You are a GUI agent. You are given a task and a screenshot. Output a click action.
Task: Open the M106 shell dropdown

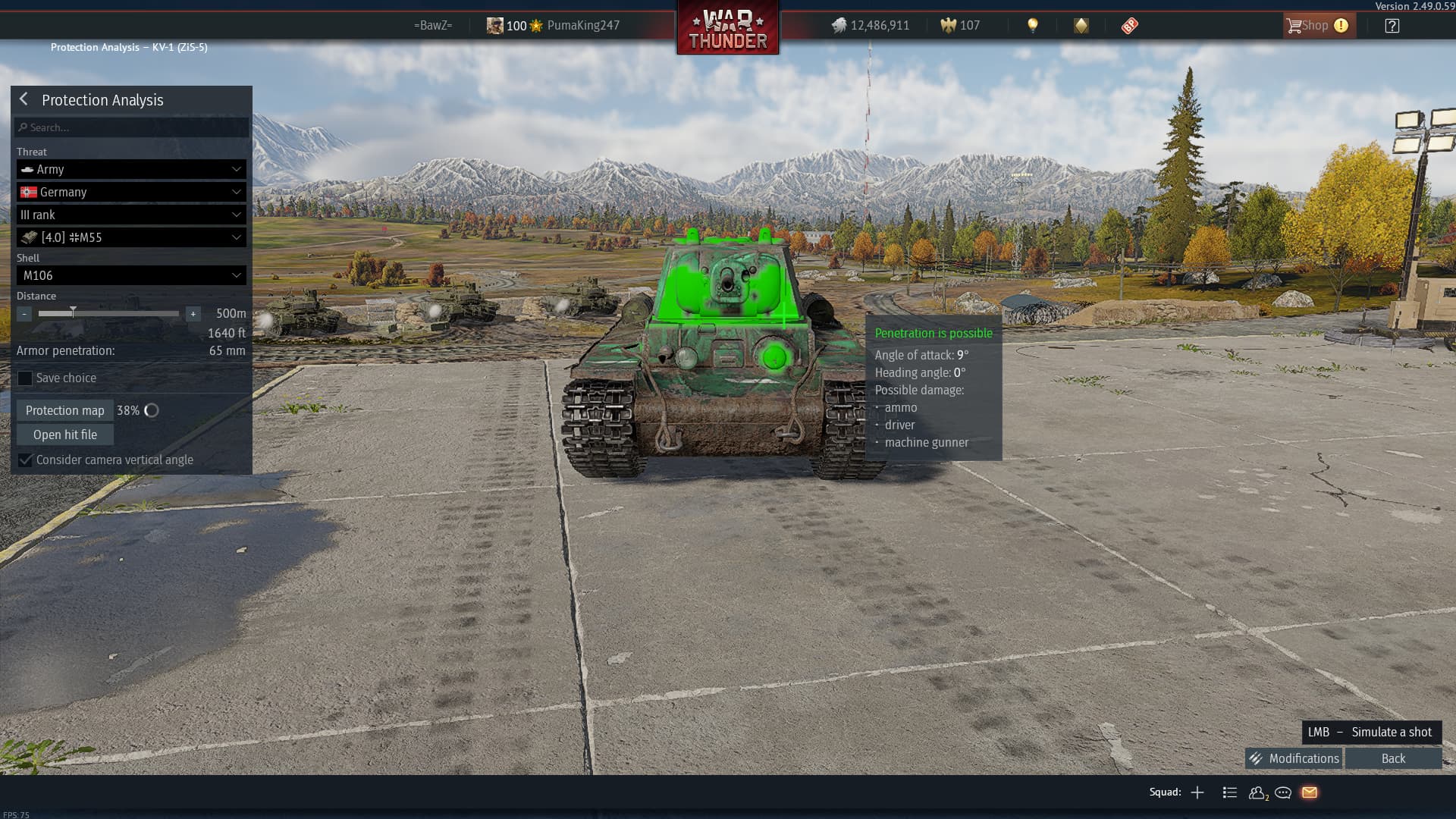click(131, 275)
